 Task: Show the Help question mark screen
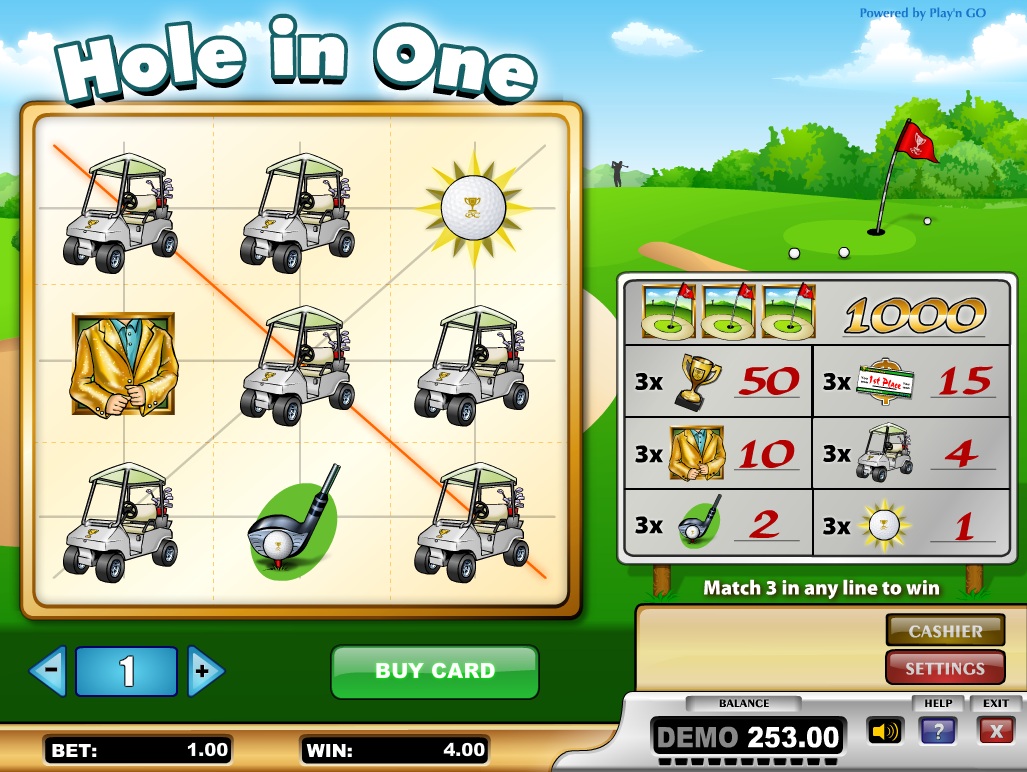coord(938,731)
